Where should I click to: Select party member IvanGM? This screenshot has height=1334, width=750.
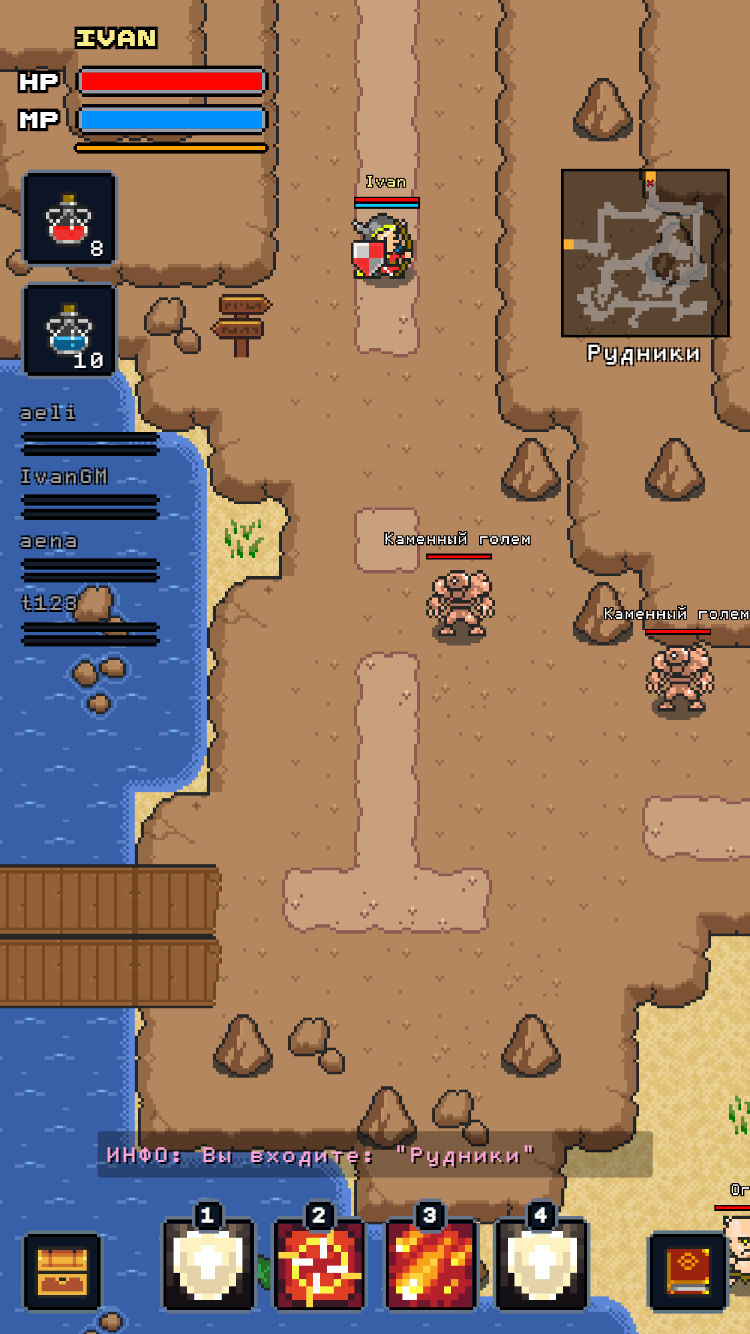[88, 492]
